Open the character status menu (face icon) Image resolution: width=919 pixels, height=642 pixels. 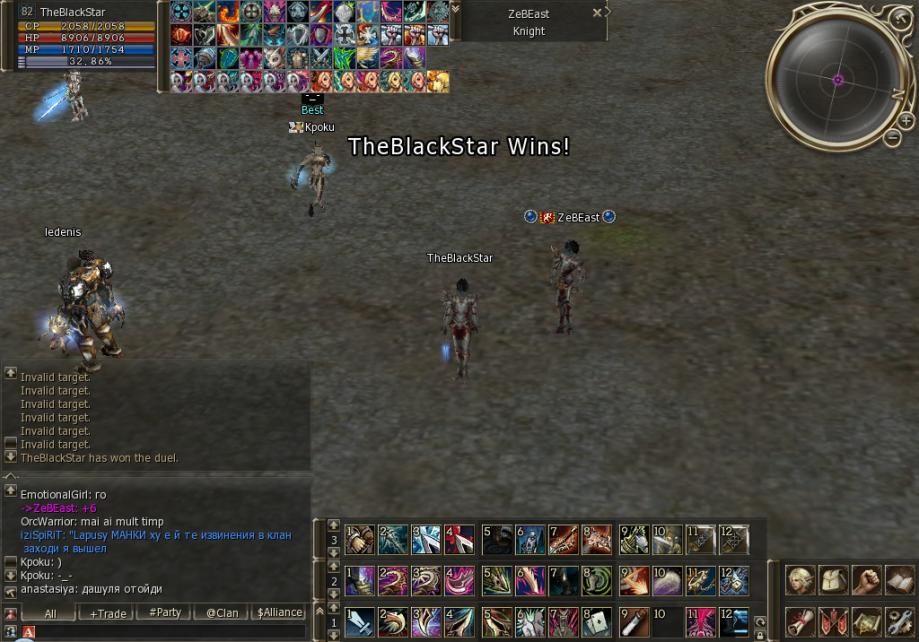pos(800,580)
